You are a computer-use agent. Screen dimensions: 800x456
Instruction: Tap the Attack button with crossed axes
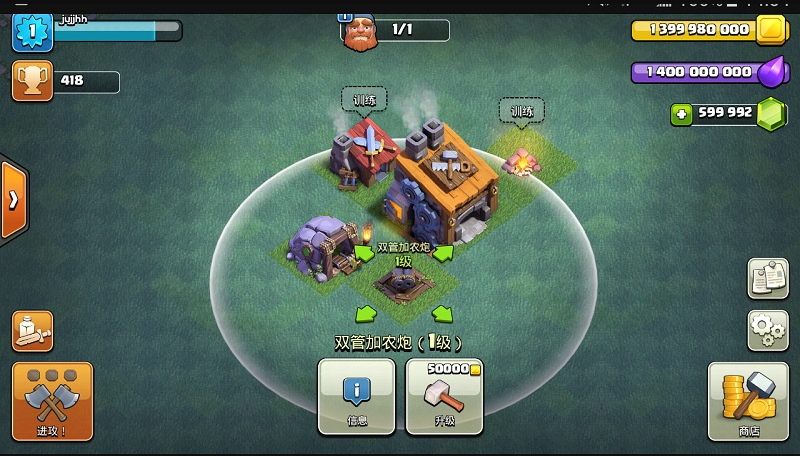(52, 400)
